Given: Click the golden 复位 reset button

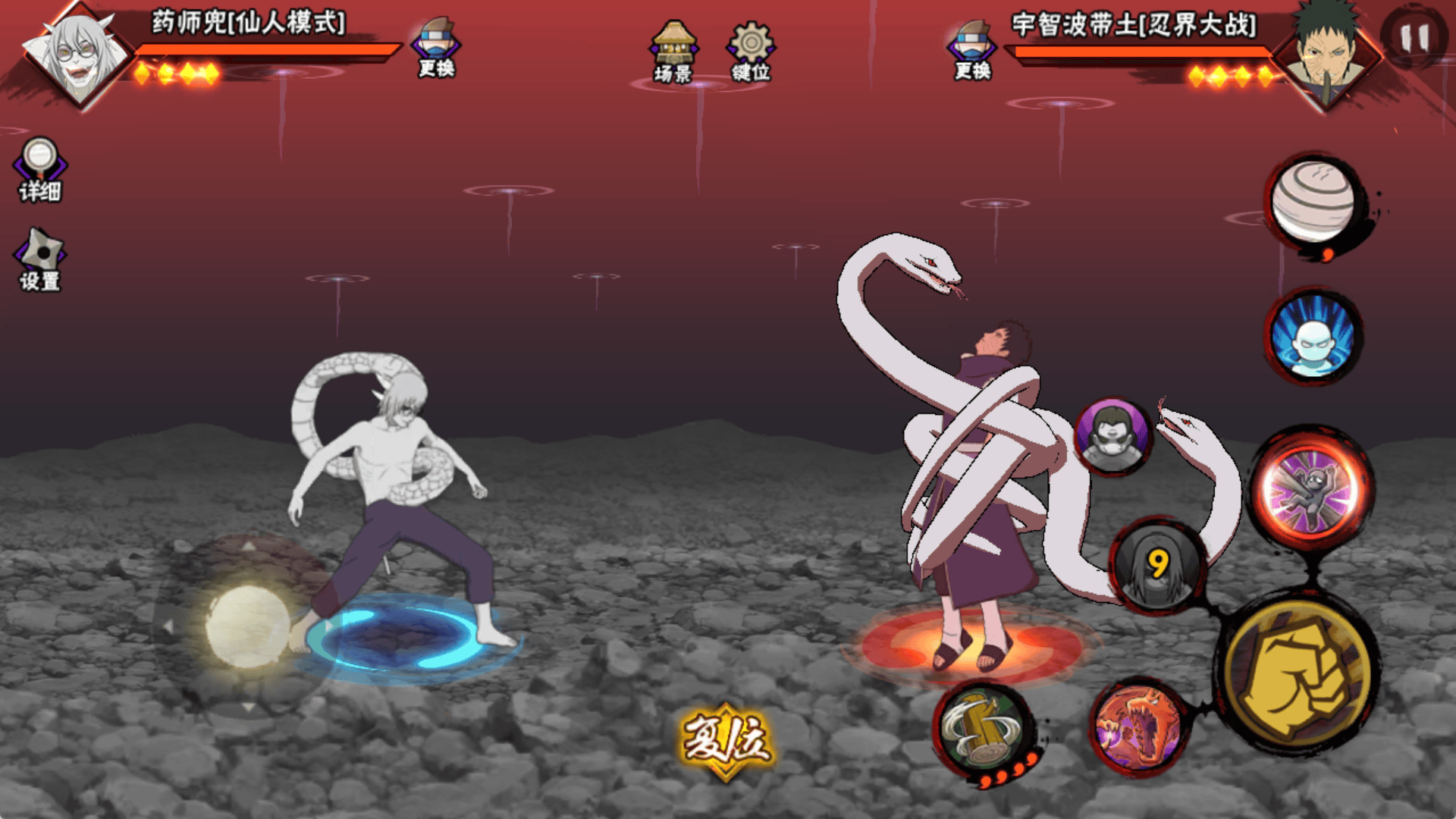Looking at the screenshot, I should point(726,741).
